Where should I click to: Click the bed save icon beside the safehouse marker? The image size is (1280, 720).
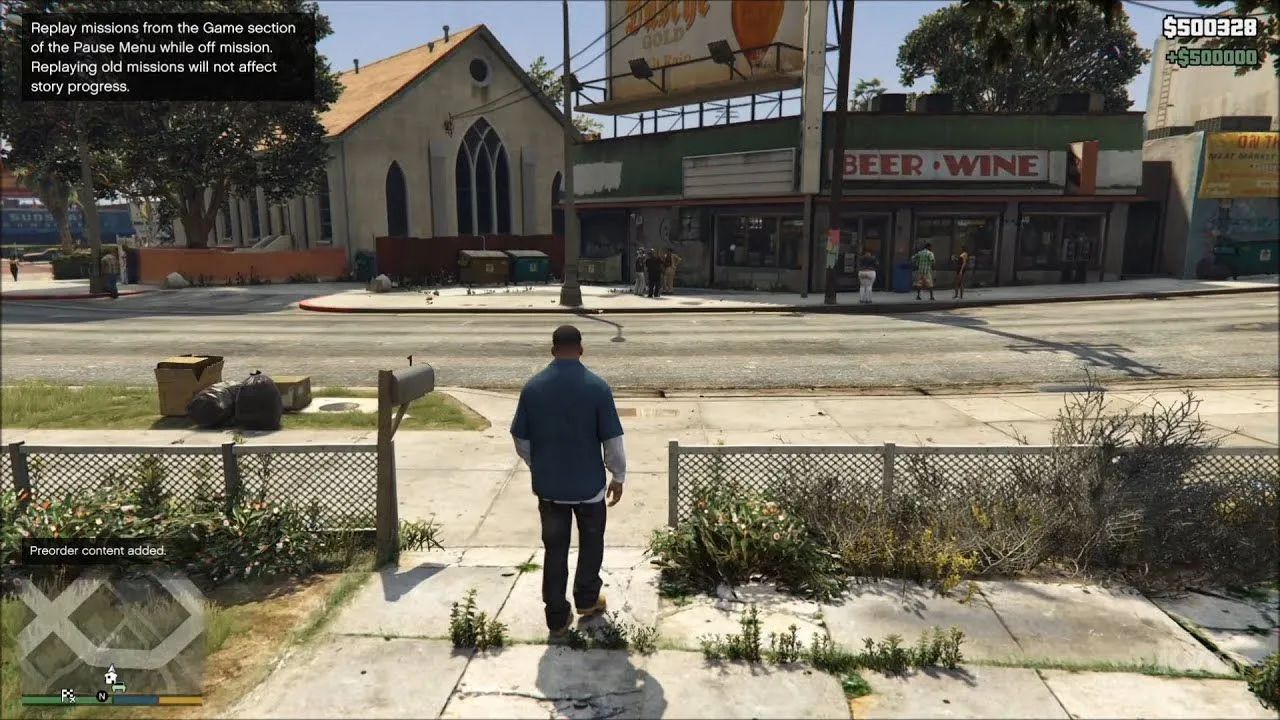pyautogui.click(x=119, y=687)
